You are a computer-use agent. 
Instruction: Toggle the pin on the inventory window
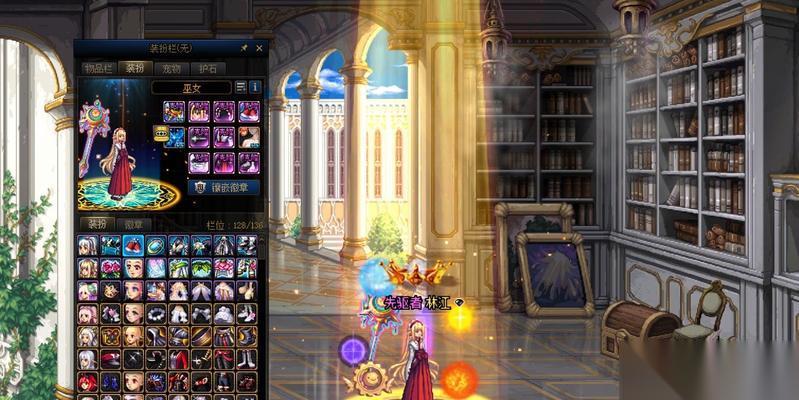244,48
